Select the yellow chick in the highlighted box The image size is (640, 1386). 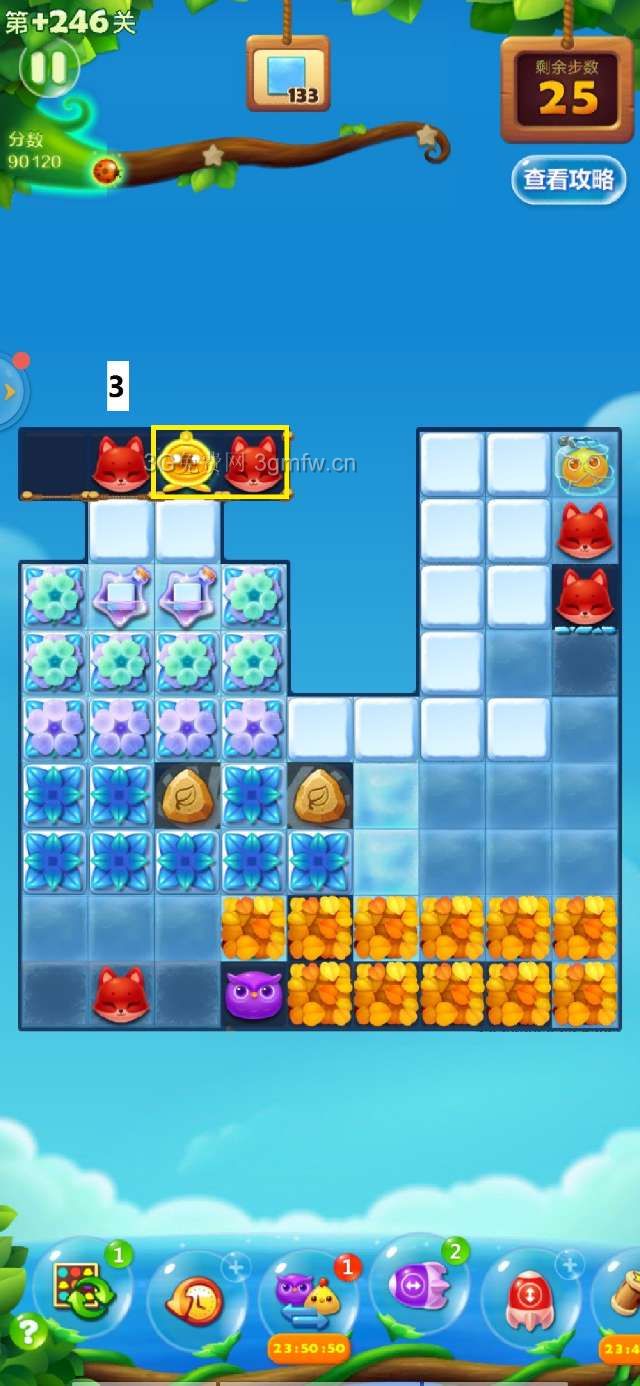tap(187, 462)
